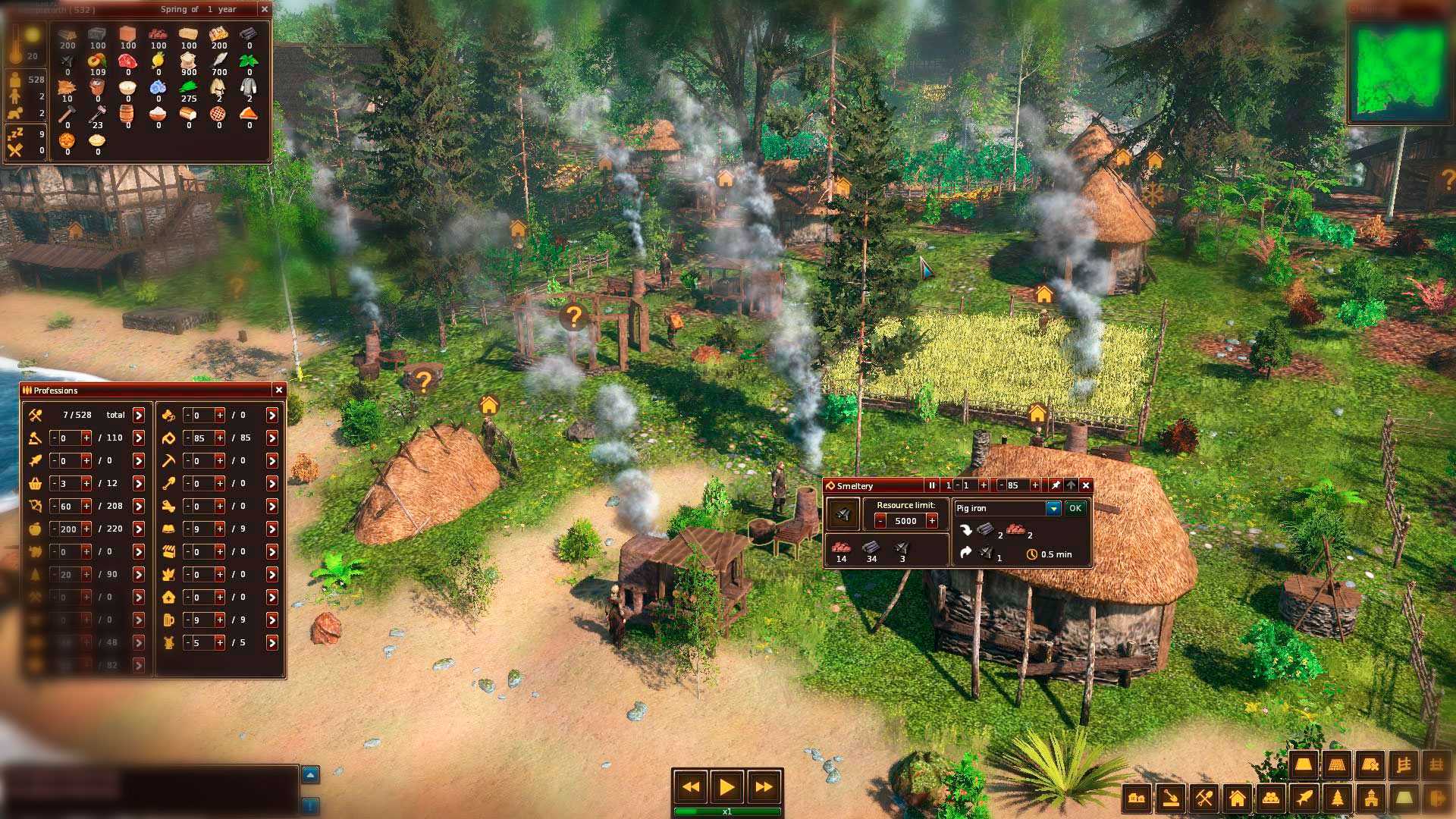Close the resources panel at top
Image resolution: width=1456 pixels, height=819 pixels.
264,9
